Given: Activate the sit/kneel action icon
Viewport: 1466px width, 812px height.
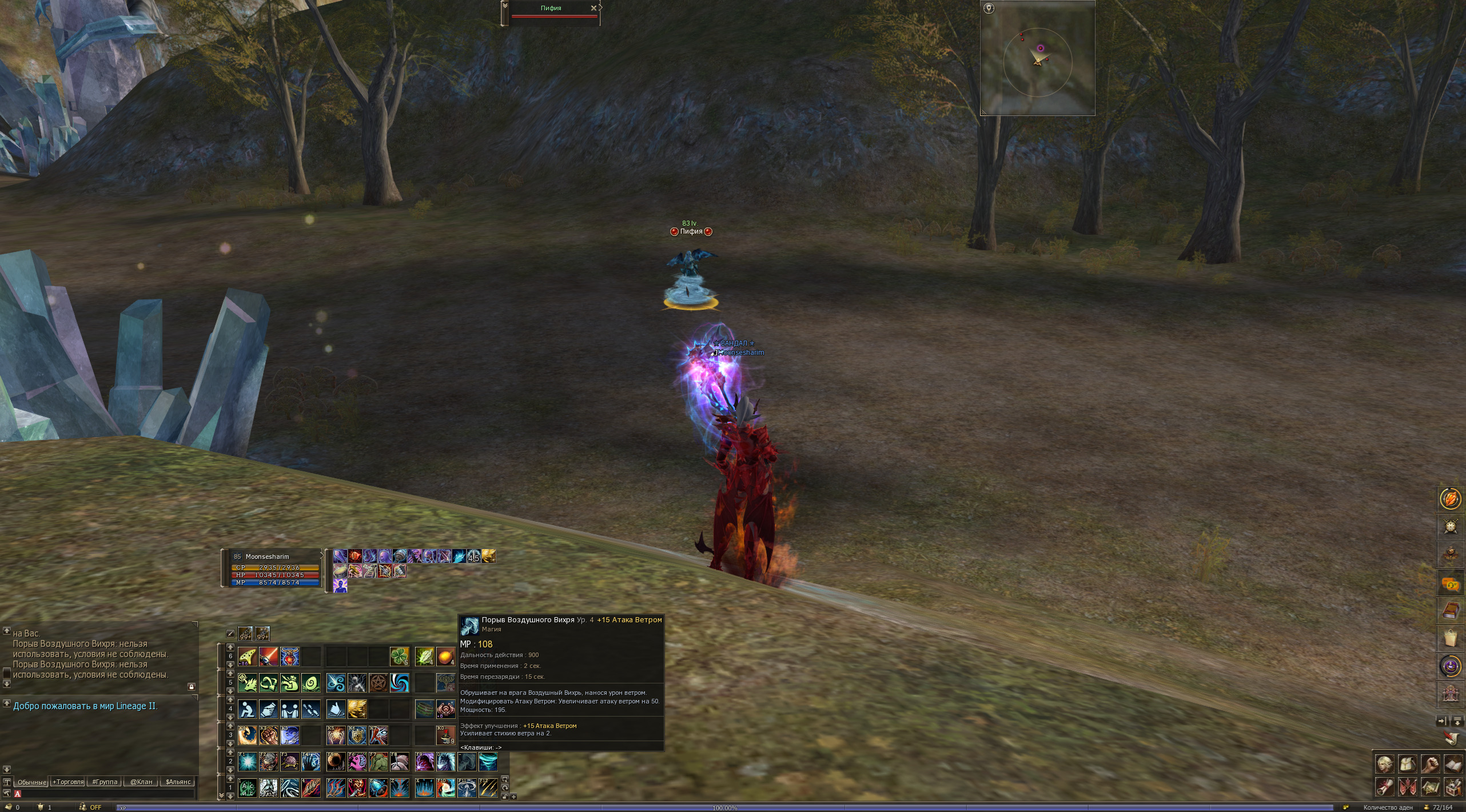Looking at the screenshot, I should coord(247,709).
